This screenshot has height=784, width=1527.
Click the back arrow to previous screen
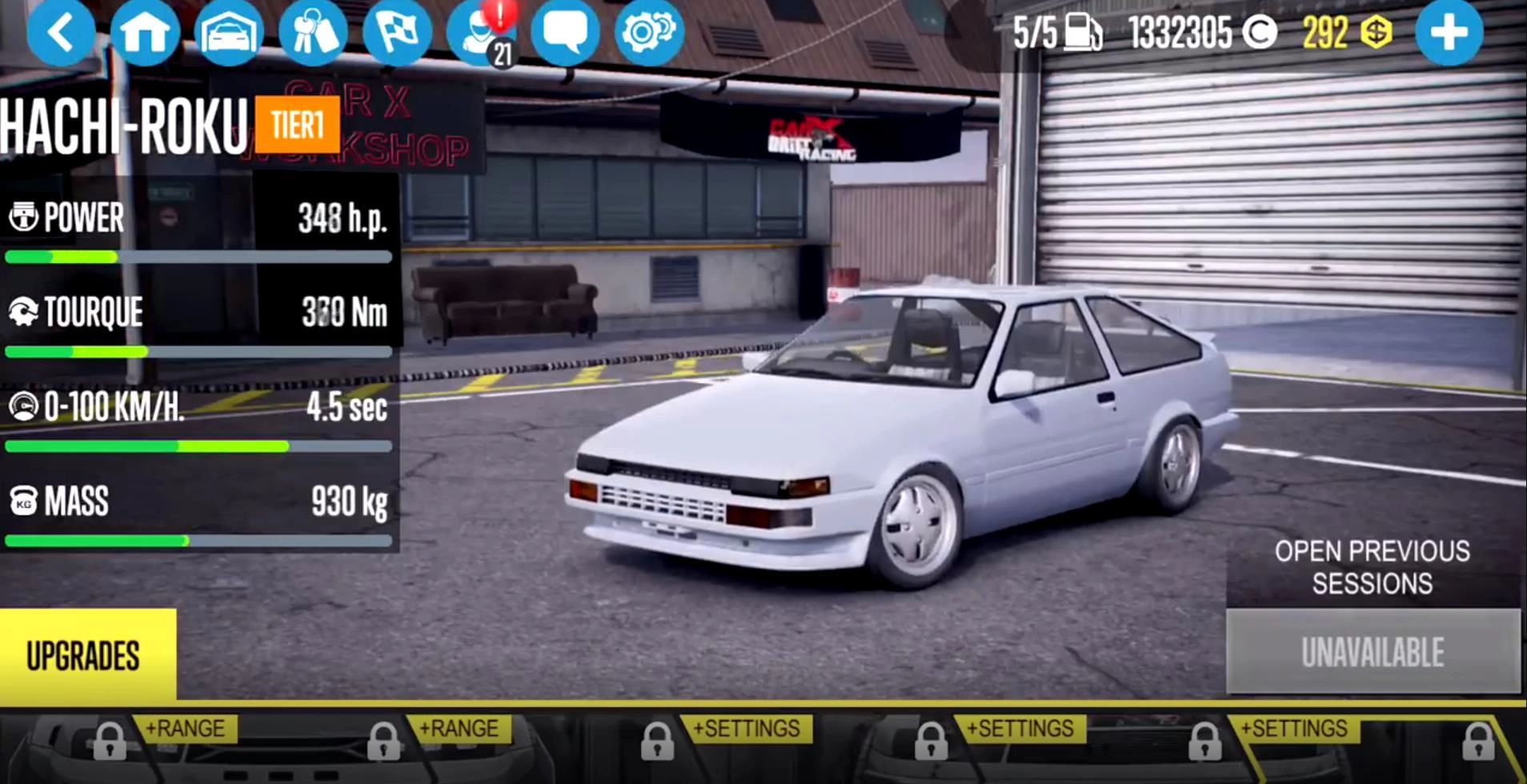(60, 32)
